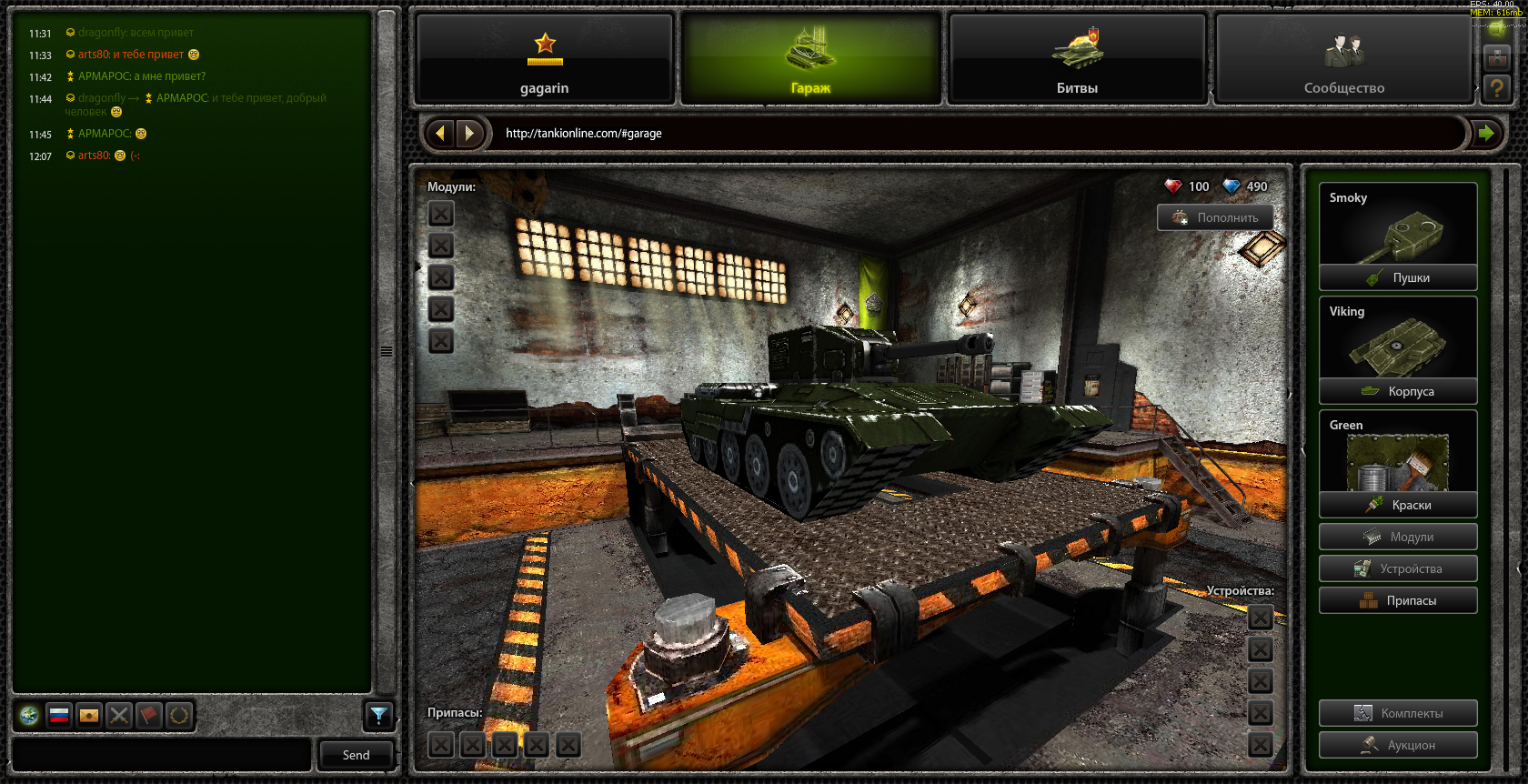Open the Припасы supplies section
This screenshot has height=784, width=1528.
click(x=1398, y=600)
